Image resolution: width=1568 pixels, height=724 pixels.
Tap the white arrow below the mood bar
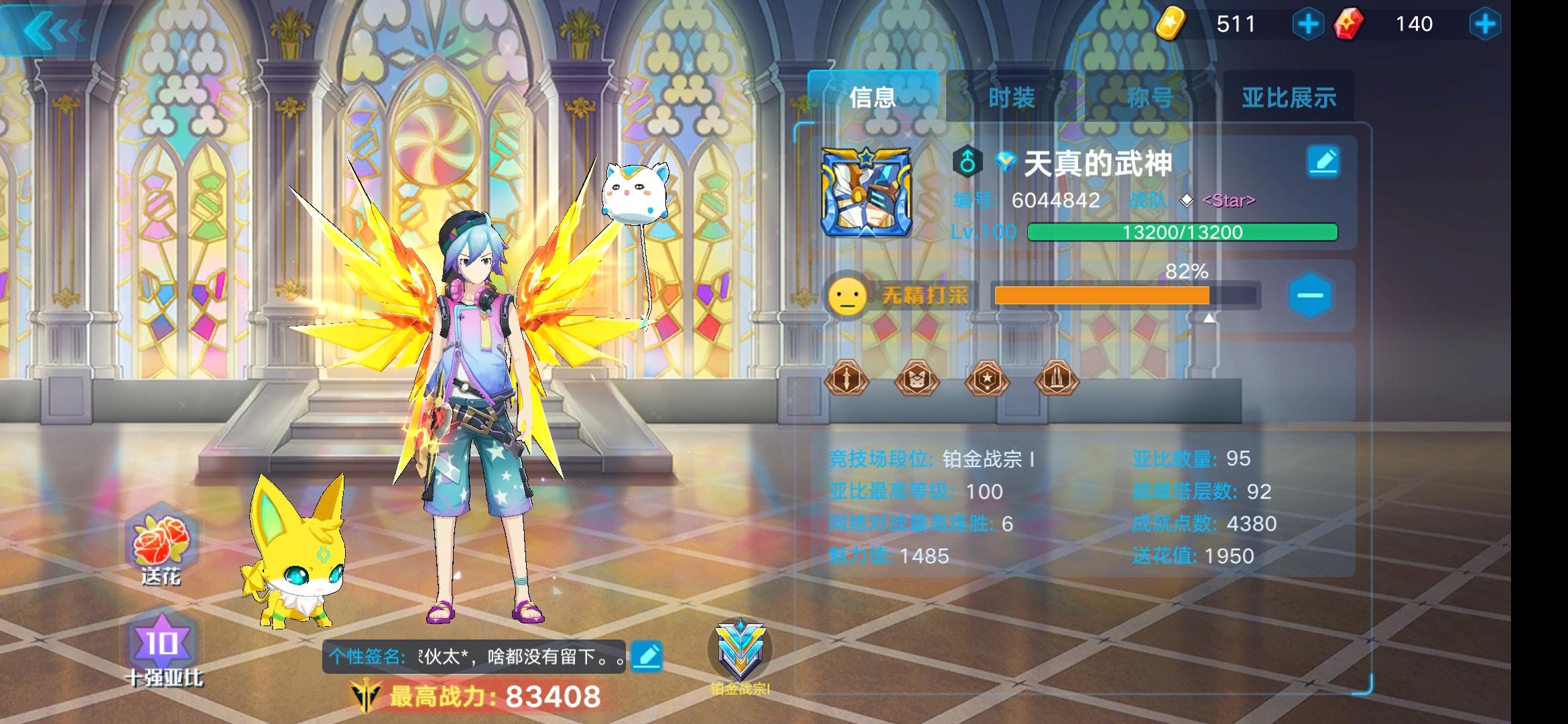coord(1209,318)
